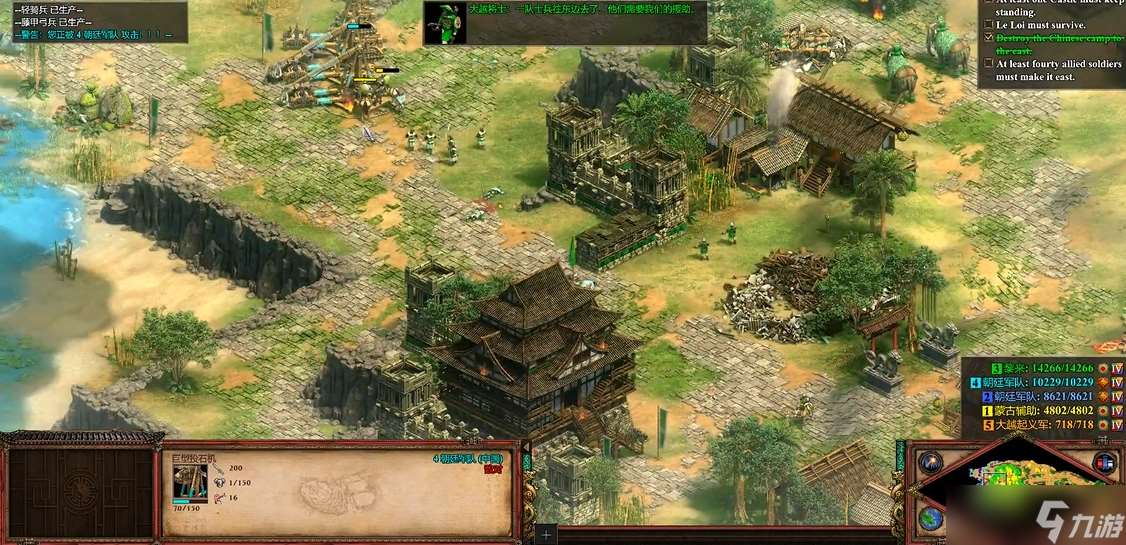Click the 'fourty allied soldiers' objective entry

(1050, 70)
